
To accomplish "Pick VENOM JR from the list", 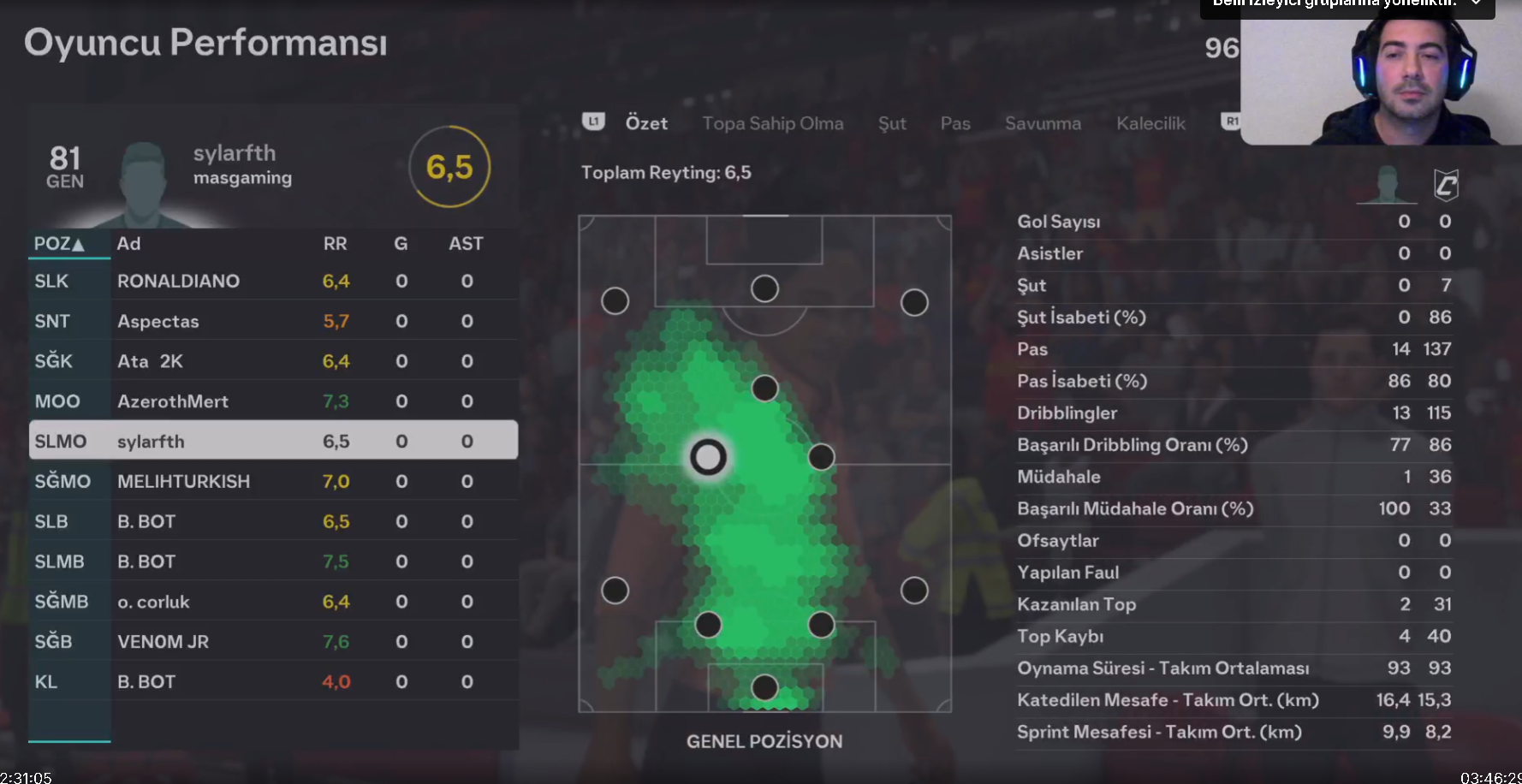I will click(163, 642).
